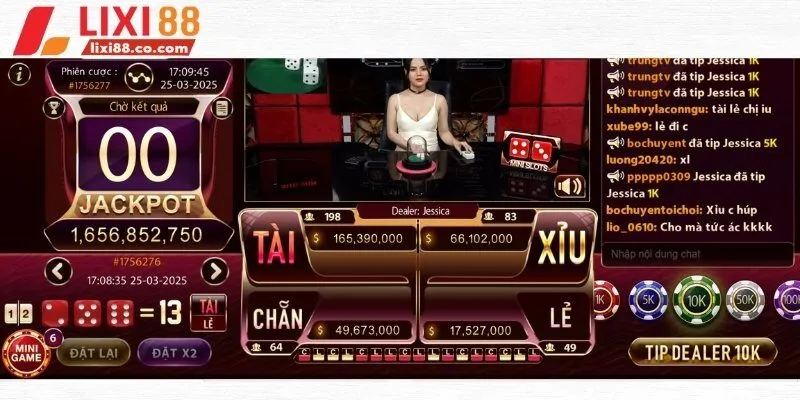This screenshot has height=400, width=800.
Task: Show the next round result
Action: pos(214,270)
